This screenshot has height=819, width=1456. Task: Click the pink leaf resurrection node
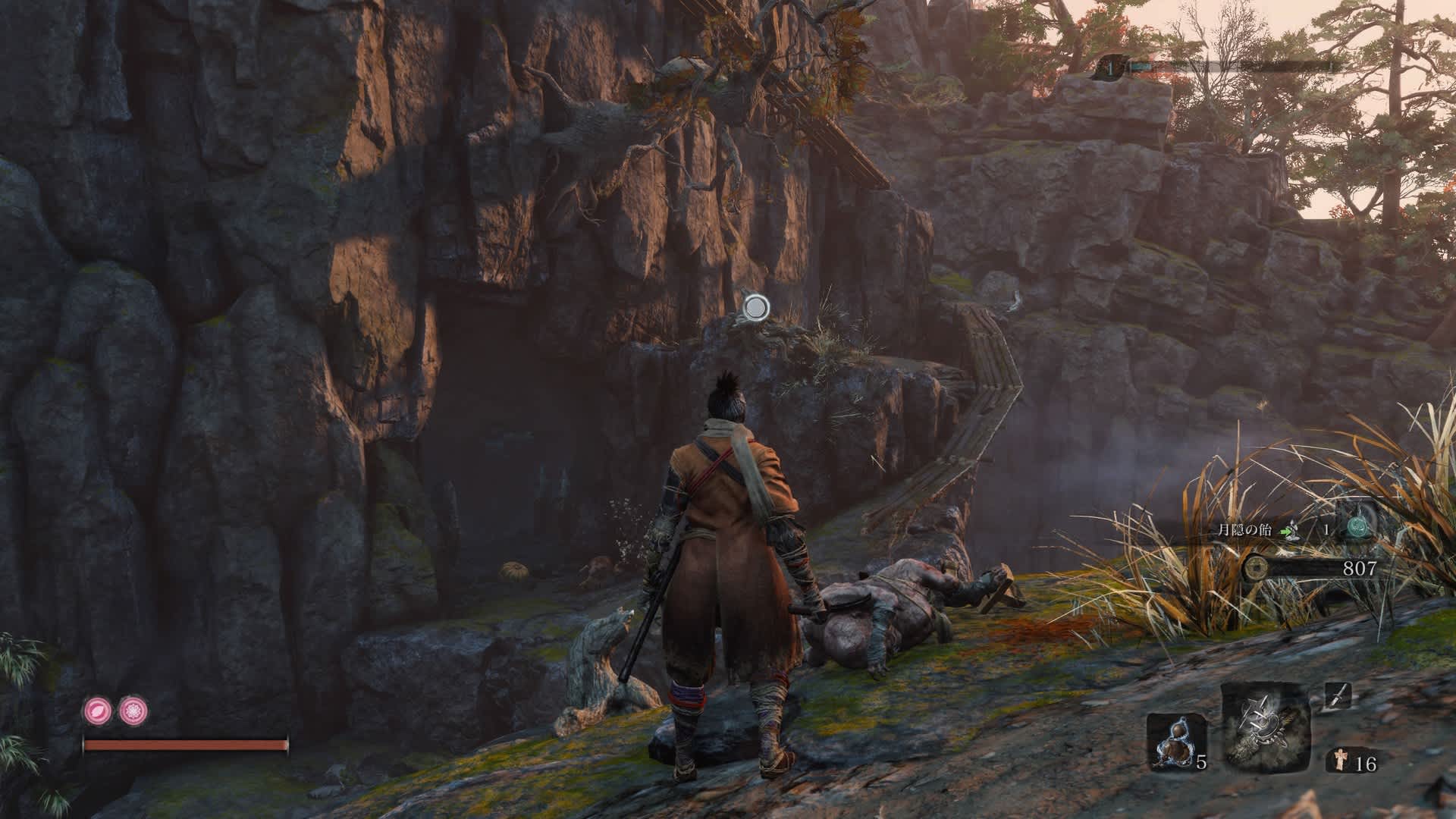click(x=98, y=711)
